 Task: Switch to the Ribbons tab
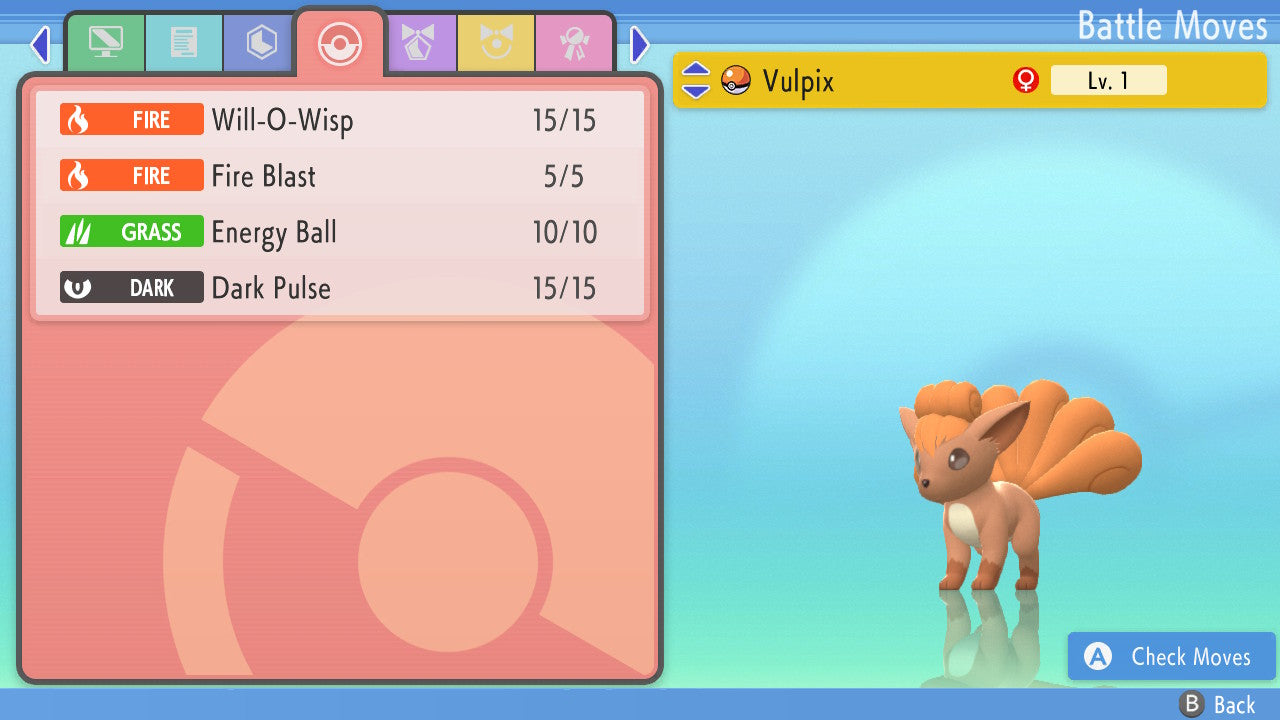[x=576, y=42]
